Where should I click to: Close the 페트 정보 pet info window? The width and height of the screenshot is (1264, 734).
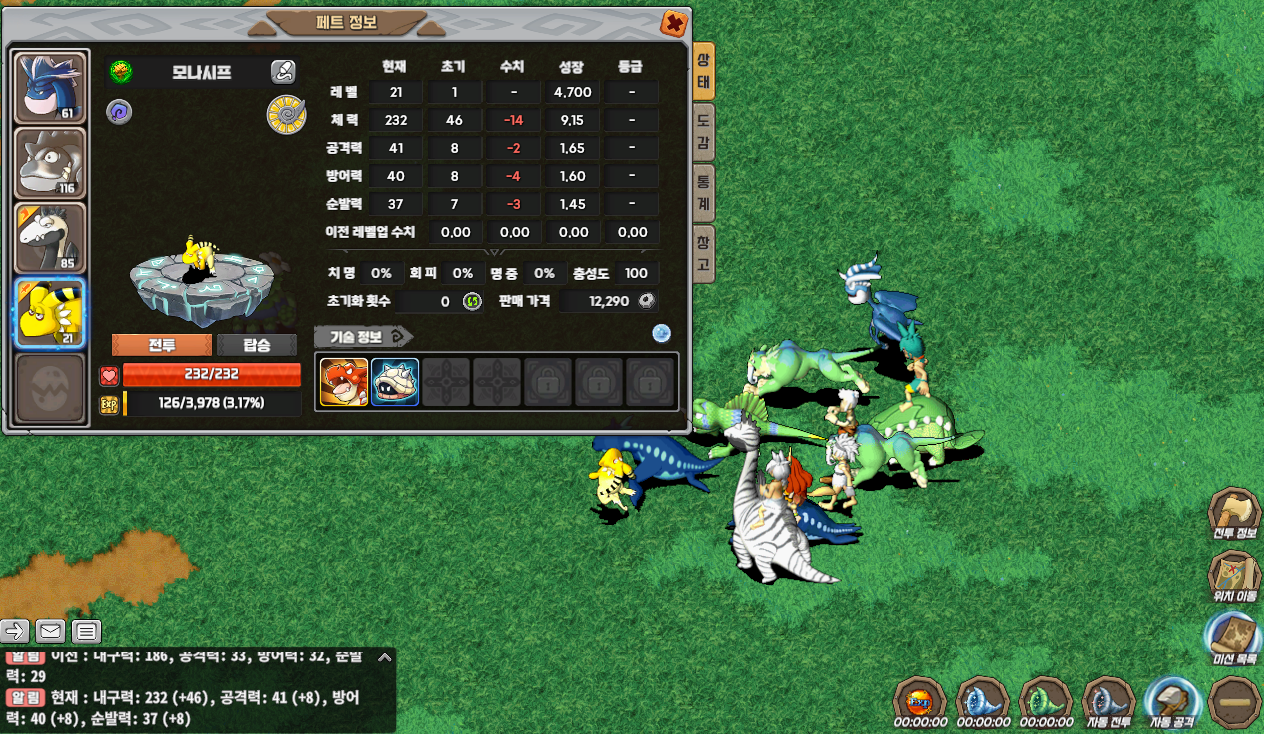[674, 23]
